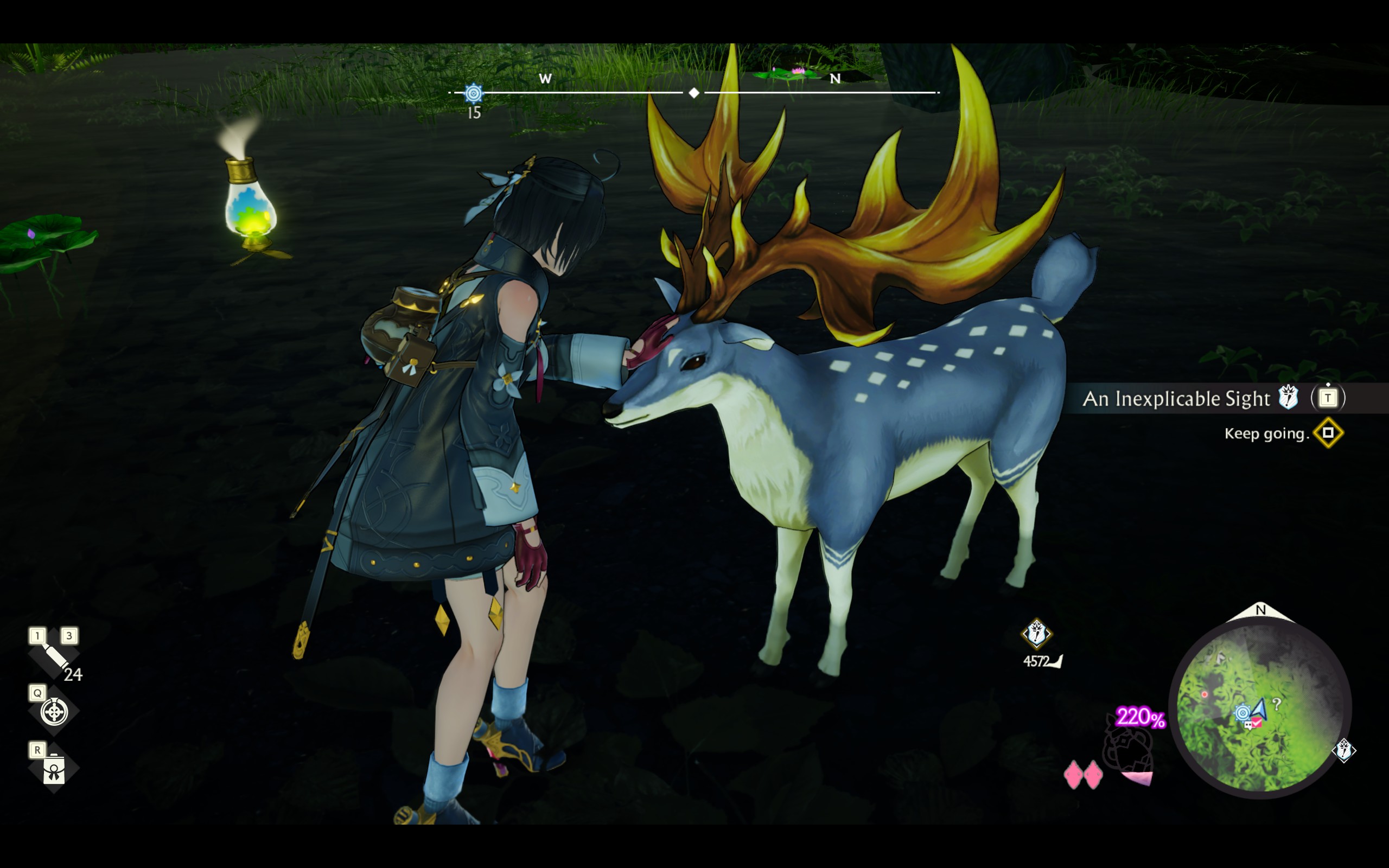Click the red dot on the minimap
This screenshot has height=868, width=1389.
(1204, 694)
